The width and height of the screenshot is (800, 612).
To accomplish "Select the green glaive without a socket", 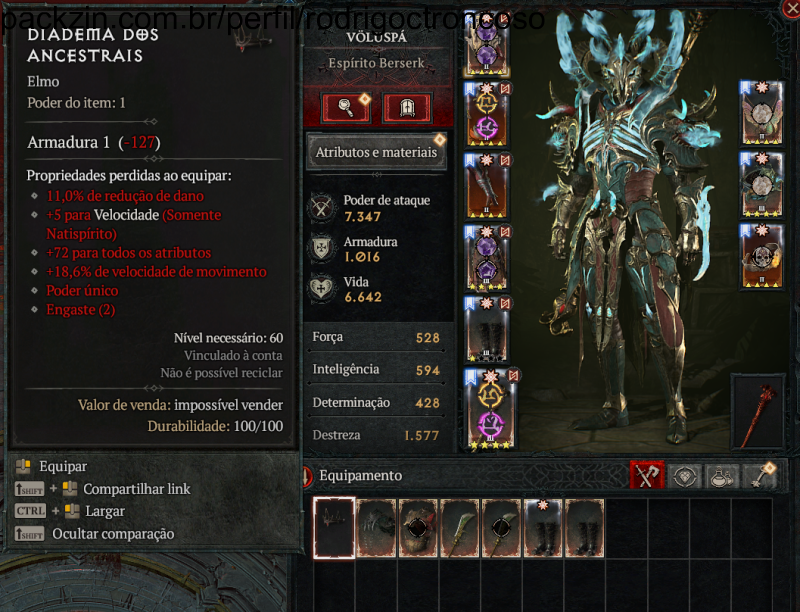I will pos(459,528).
